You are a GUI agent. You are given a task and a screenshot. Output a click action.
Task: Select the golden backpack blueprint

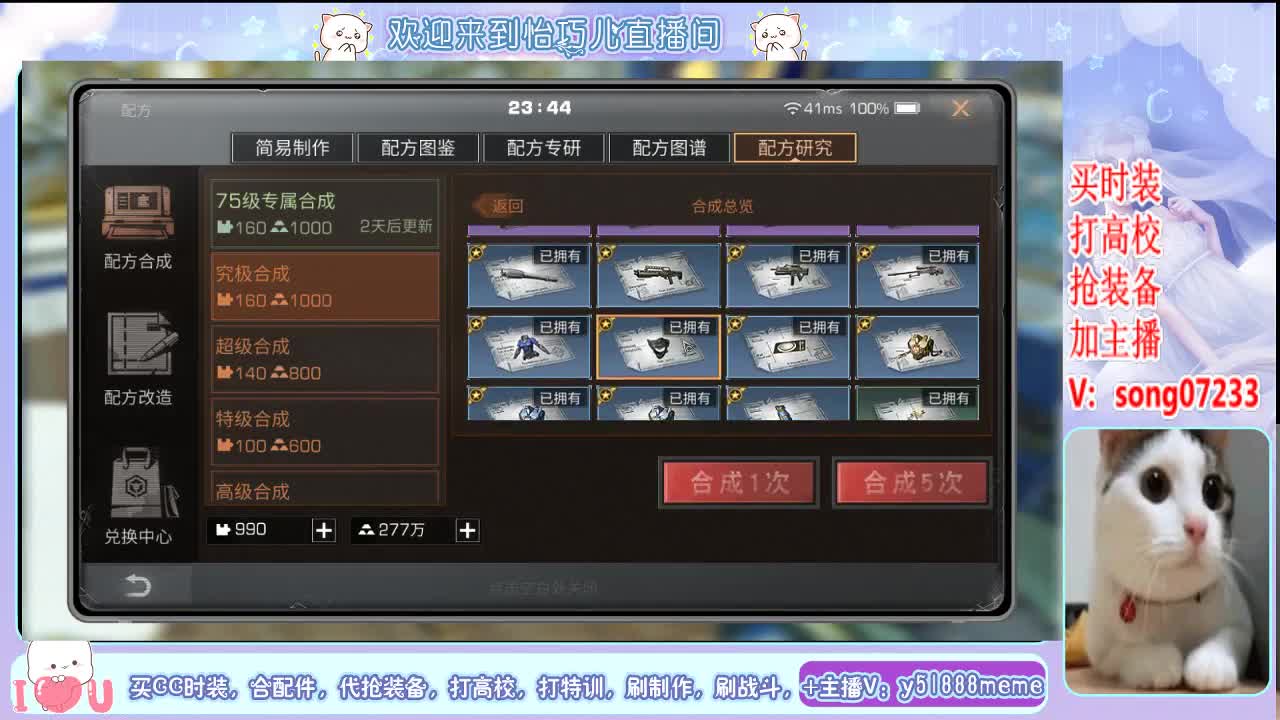[x=917, y=348]
